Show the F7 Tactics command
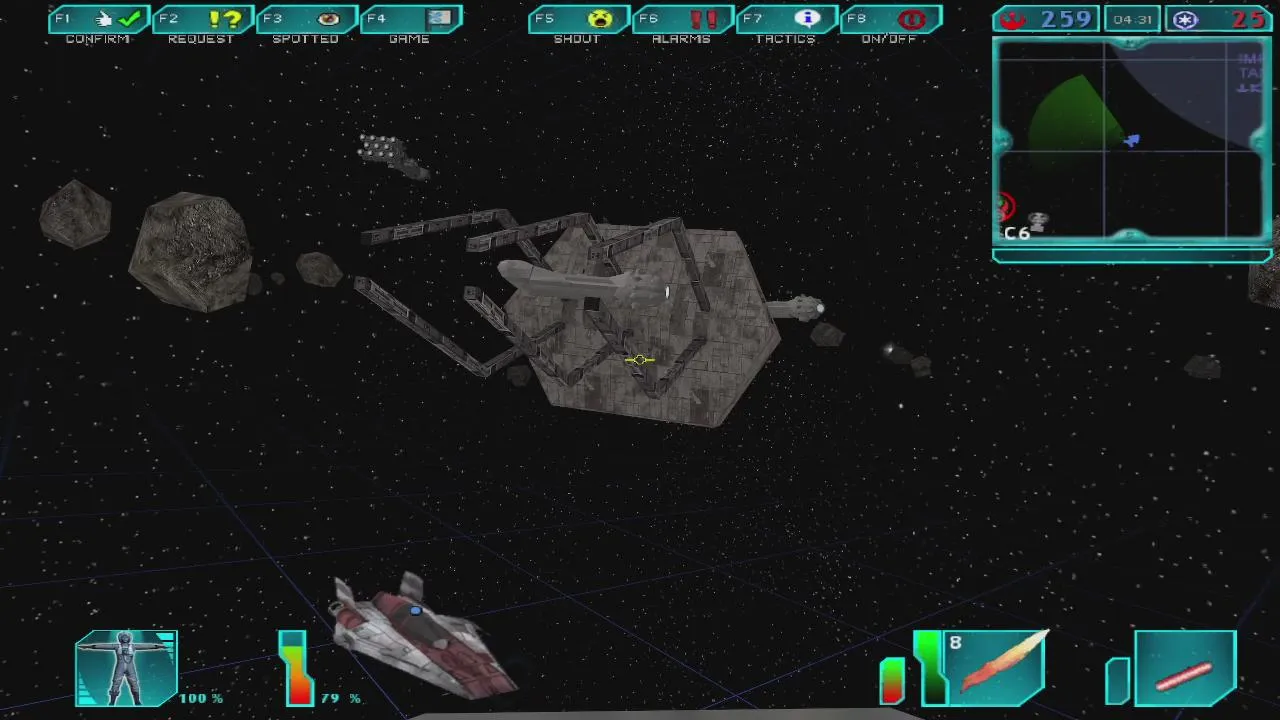Image resolution: width=1280 pixels, height=720 pixels. (788, 20)
